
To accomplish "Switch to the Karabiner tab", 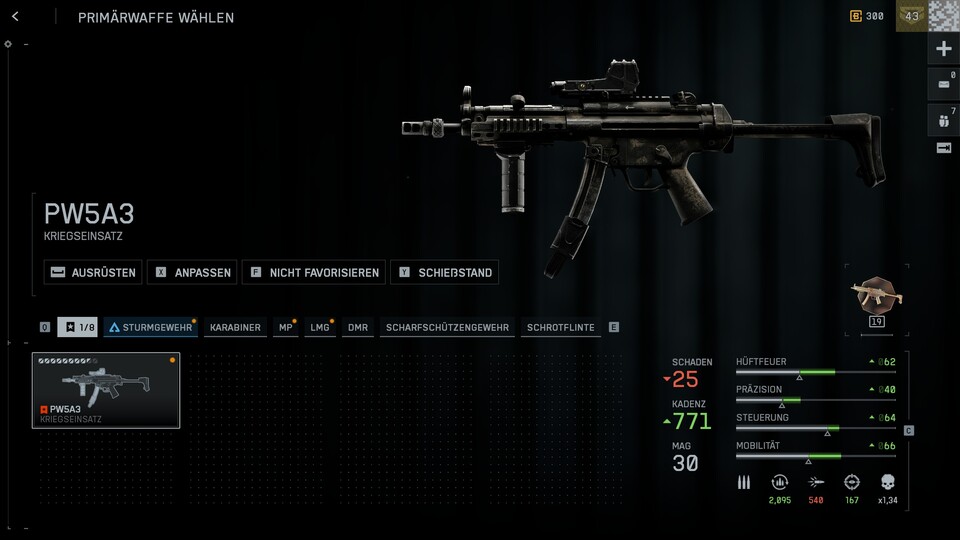I will click(235, 327).
